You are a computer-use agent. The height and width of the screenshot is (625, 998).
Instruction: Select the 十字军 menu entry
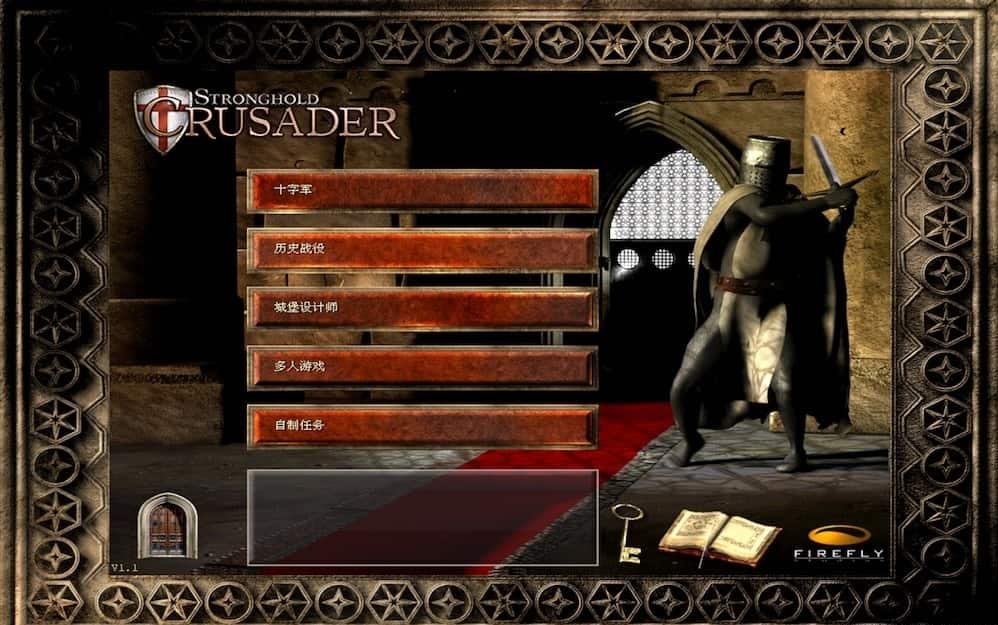[x=422, y=190]
